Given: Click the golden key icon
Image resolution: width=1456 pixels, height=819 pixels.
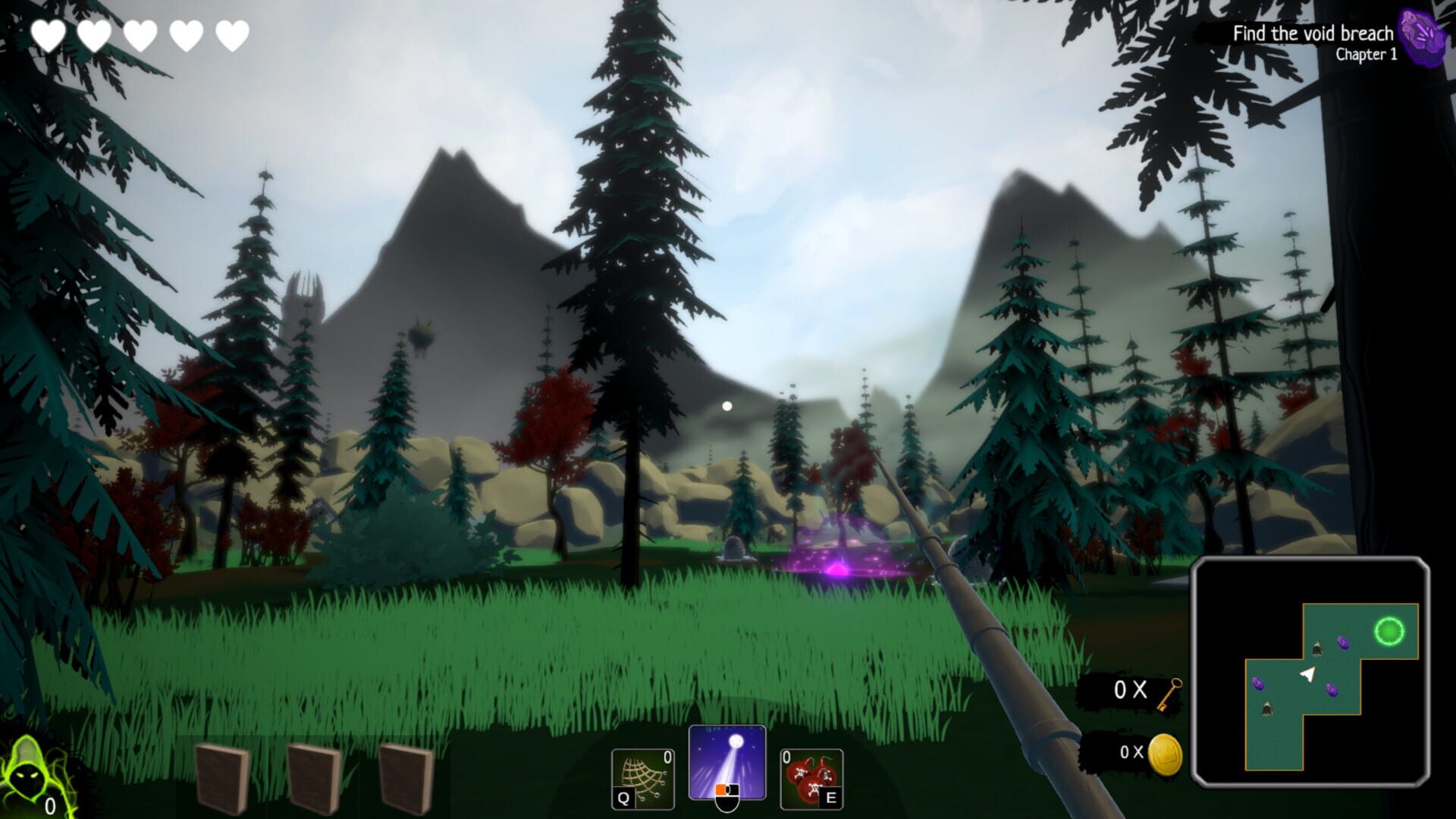Looking at the screenshot, I should [x=1170, y=694].
